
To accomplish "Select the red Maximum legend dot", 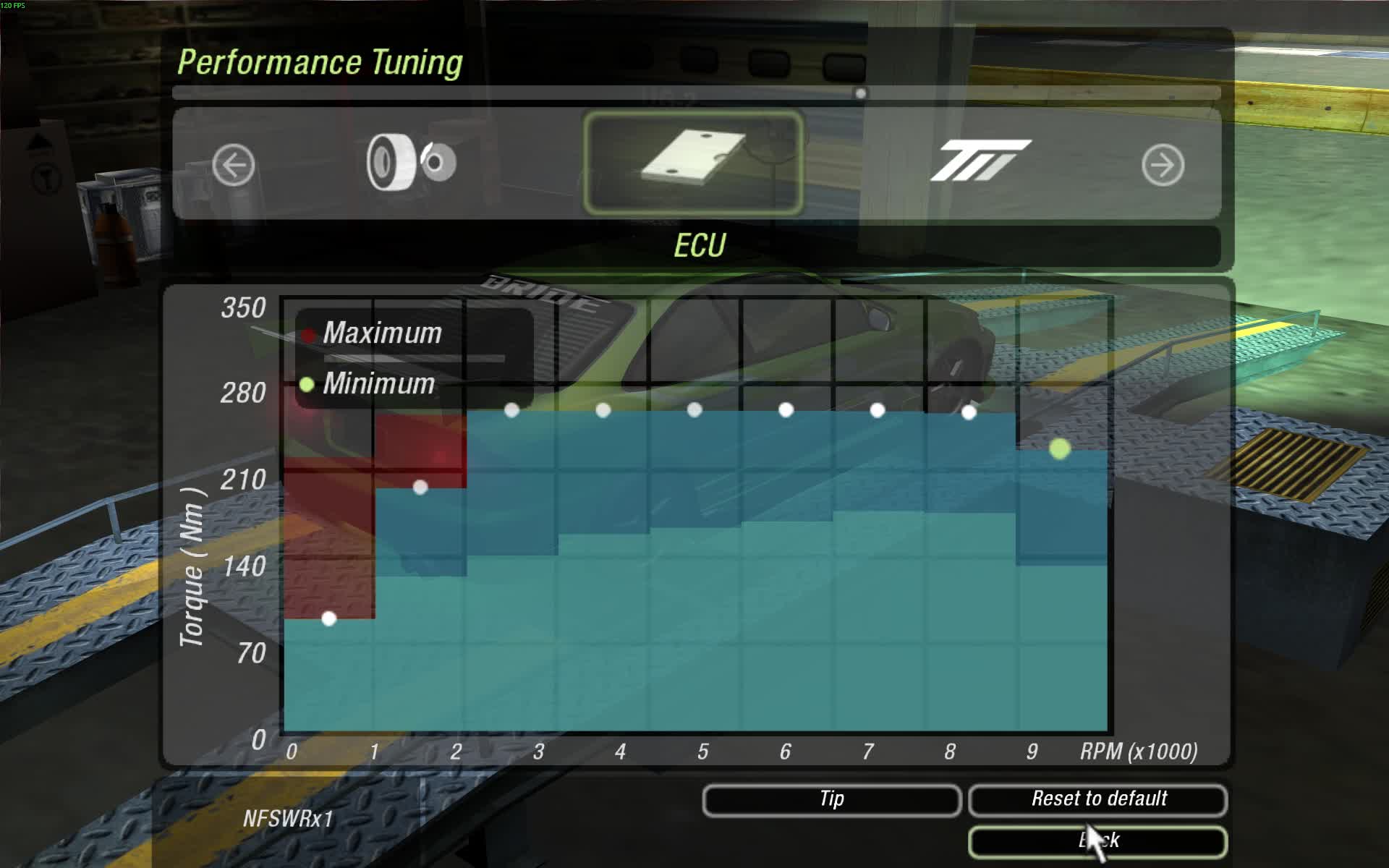I will (x=310, y=333).
